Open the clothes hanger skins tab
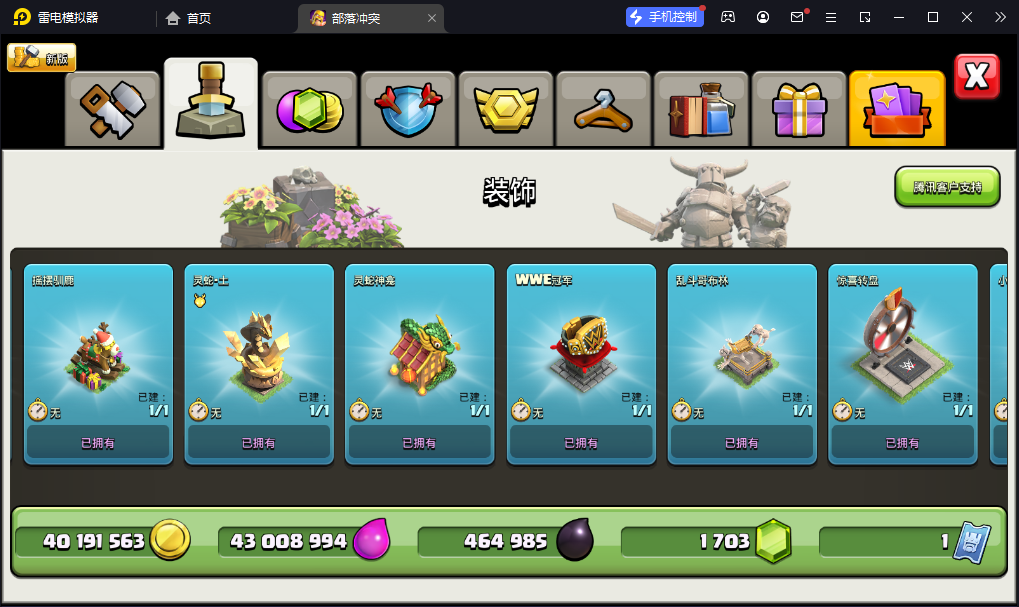This screenshot has height=607, width=1019. coord(603,109)
